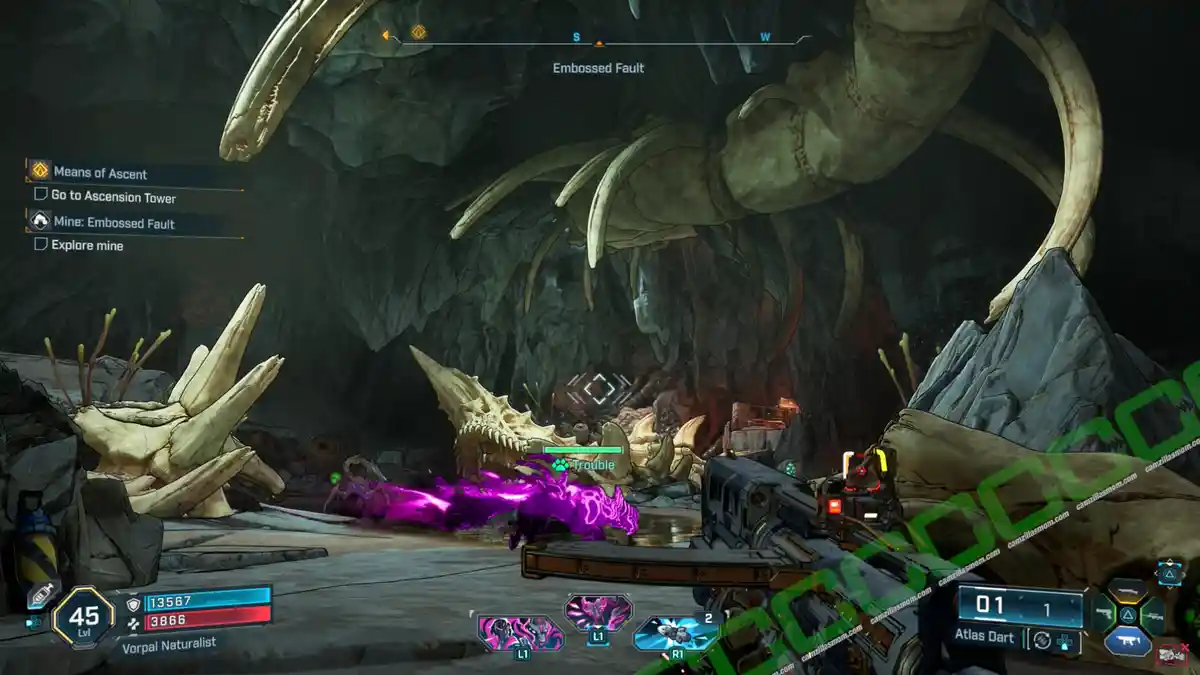Switch to the top weapon wheel slot
This screenshot has width=1200, height=675.
(x=1127, y=590)
